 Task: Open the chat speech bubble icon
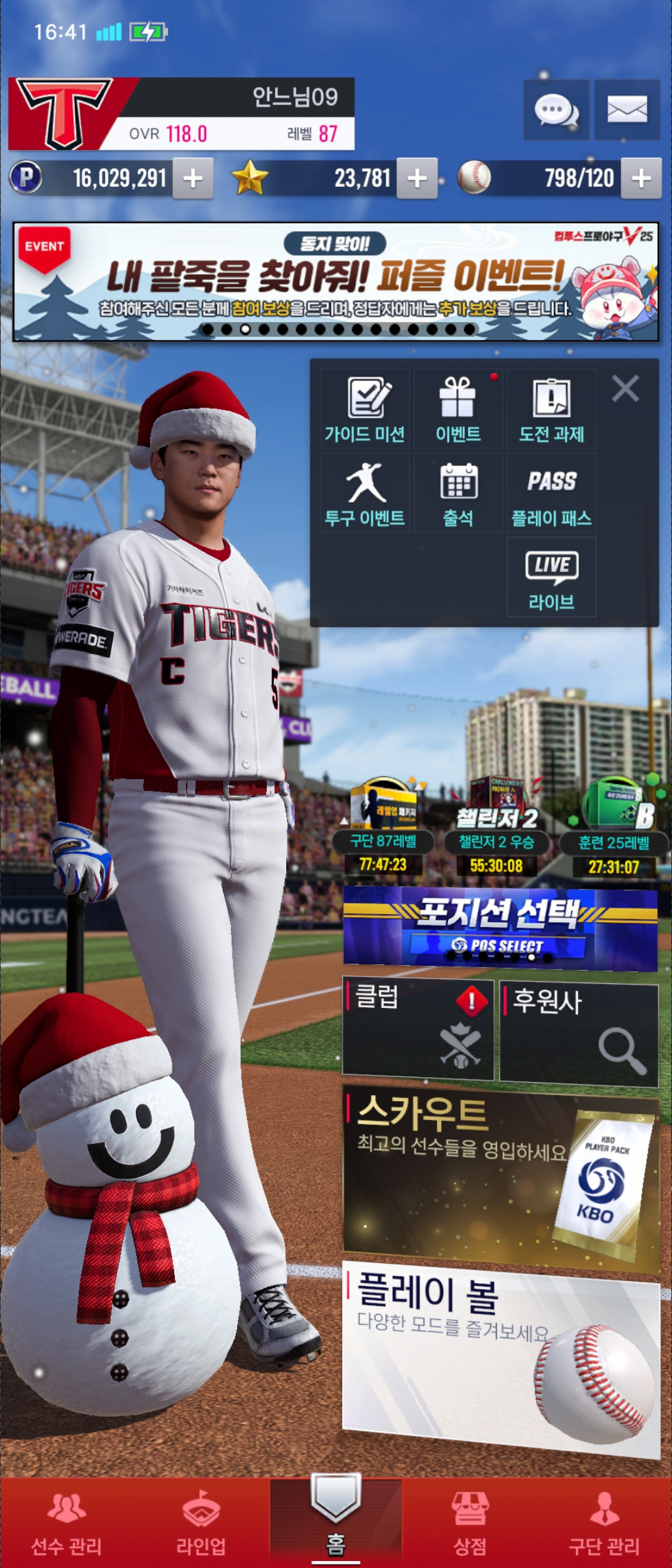pos(556,110)
